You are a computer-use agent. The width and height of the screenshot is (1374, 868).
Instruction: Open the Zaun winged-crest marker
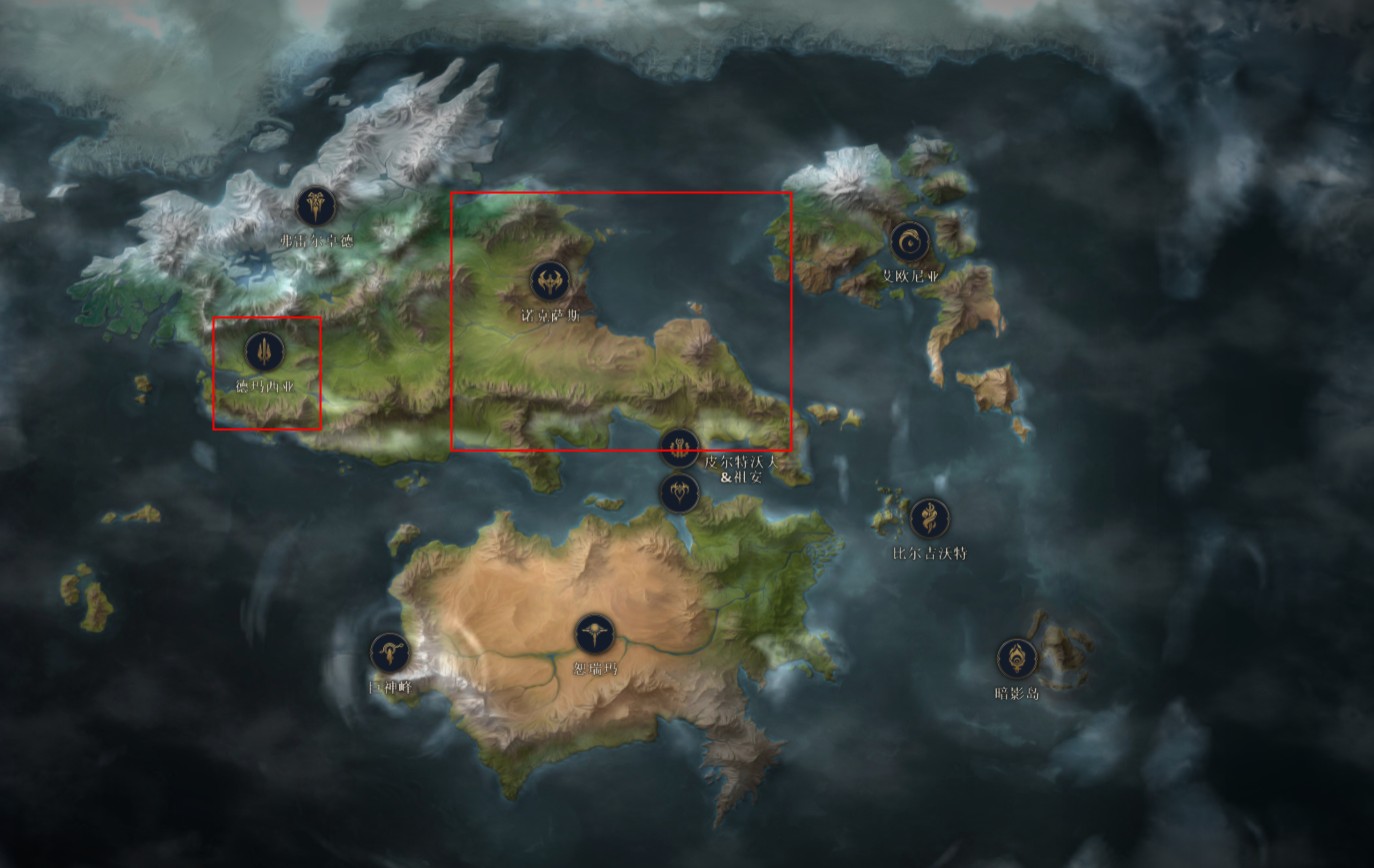click(x=680, y=492)
